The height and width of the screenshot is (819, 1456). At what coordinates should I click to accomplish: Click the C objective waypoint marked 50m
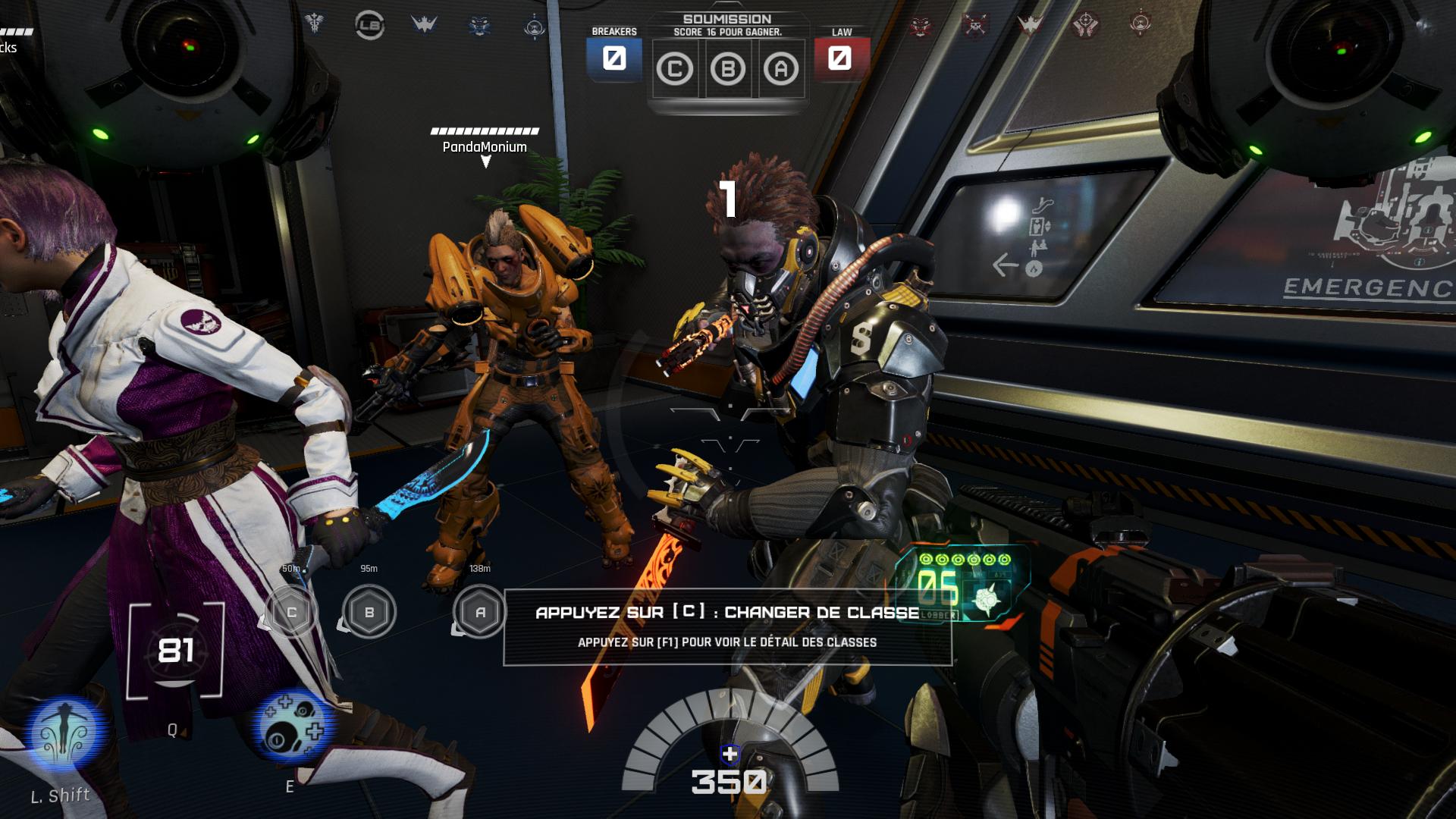pos(291,611)
